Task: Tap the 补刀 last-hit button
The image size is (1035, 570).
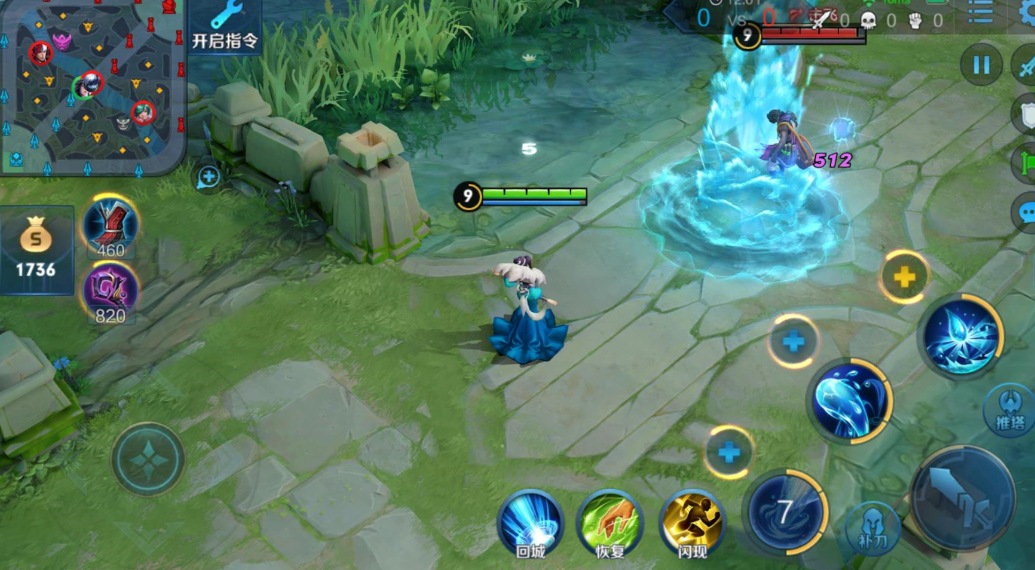Action: tap(872, 529)
